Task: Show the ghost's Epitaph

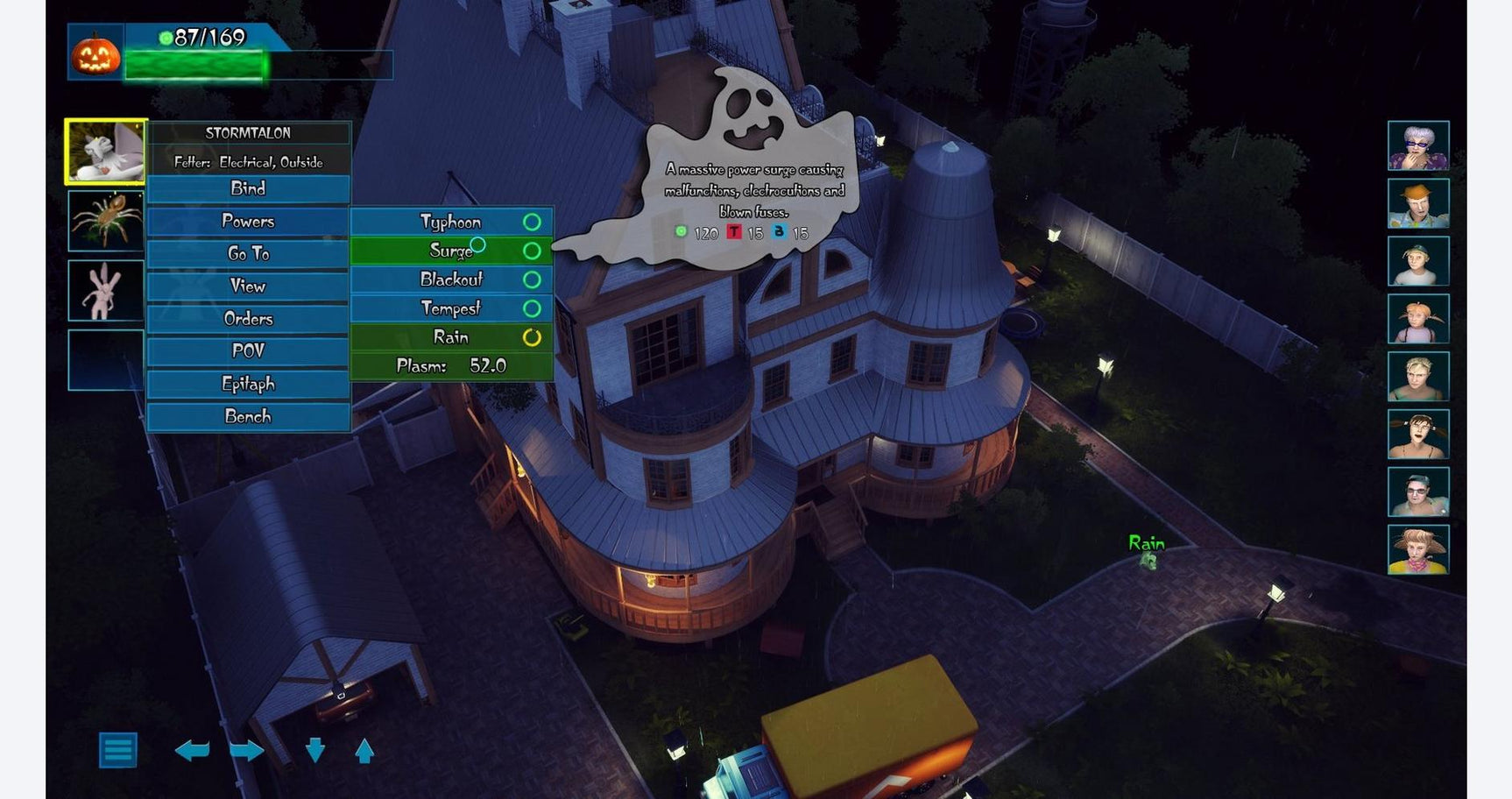Action: pos(248,384)
